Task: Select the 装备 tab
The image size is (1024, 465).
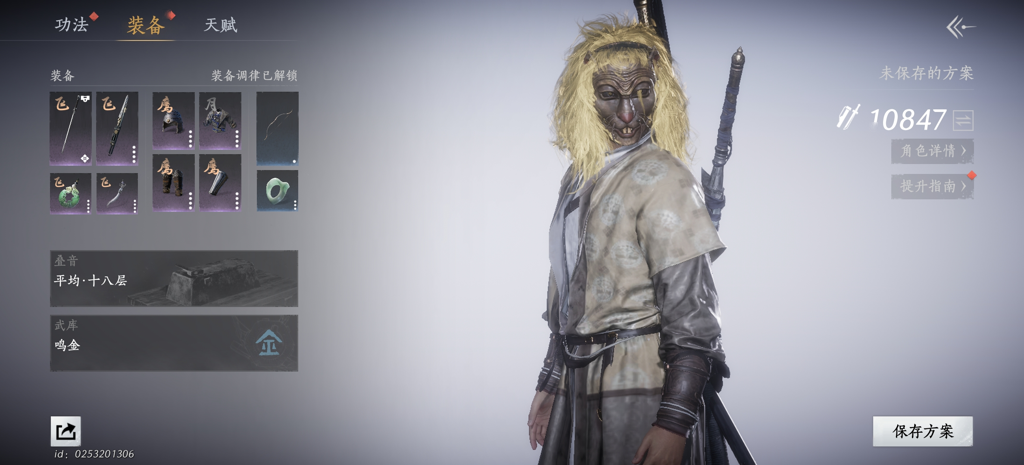Action: [145, 25]
